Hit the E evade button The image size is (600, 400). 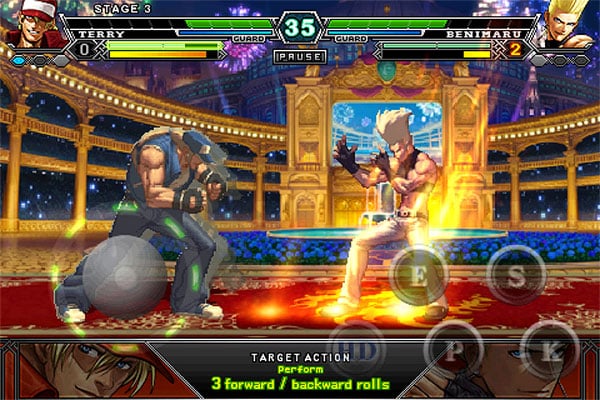(417, 272)
